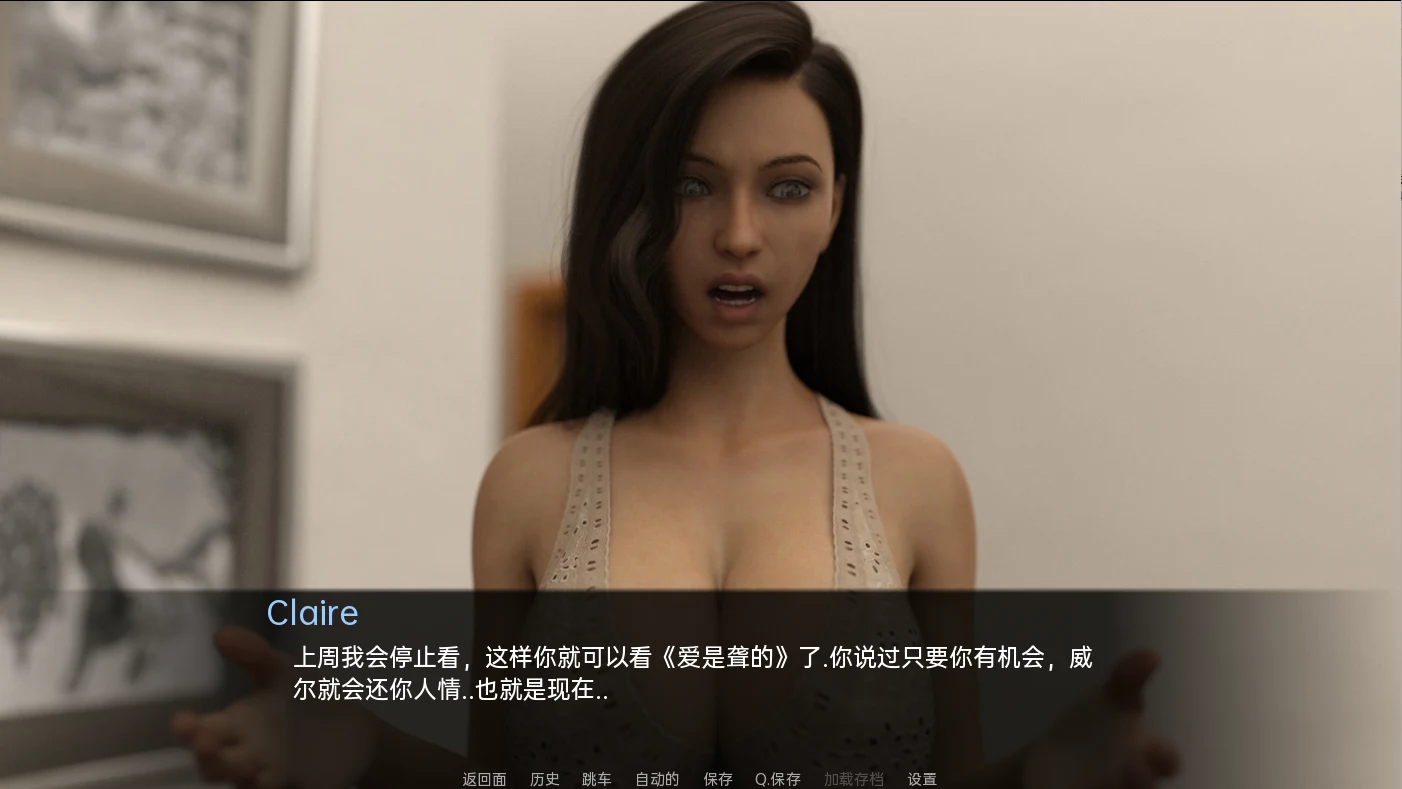Viewport: 1402px width, 789px height.
Task: Open the 设置 (Settings) preferences screen
Action: (x=922, y=778)
